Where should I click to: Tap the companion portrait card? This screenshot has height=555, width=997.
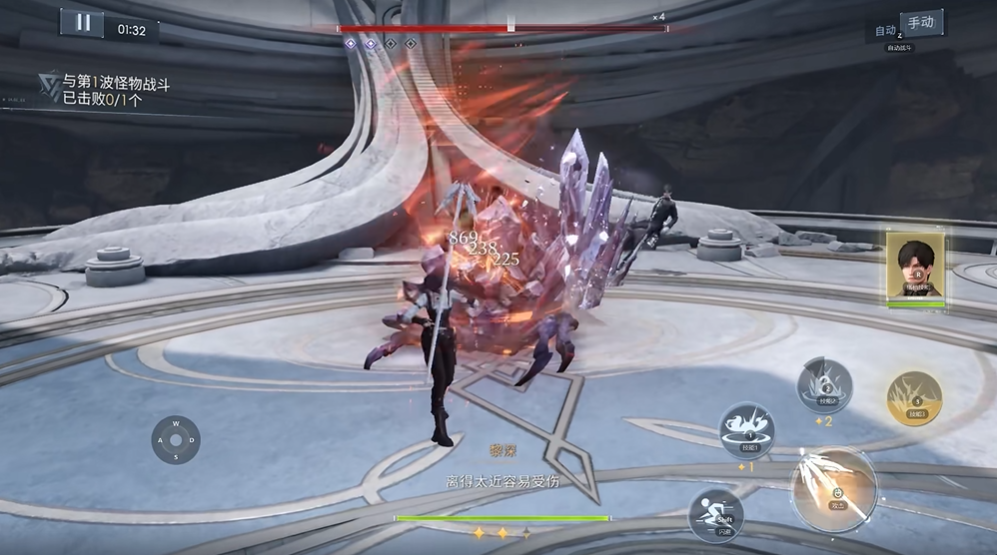click(x=915, y=266)
